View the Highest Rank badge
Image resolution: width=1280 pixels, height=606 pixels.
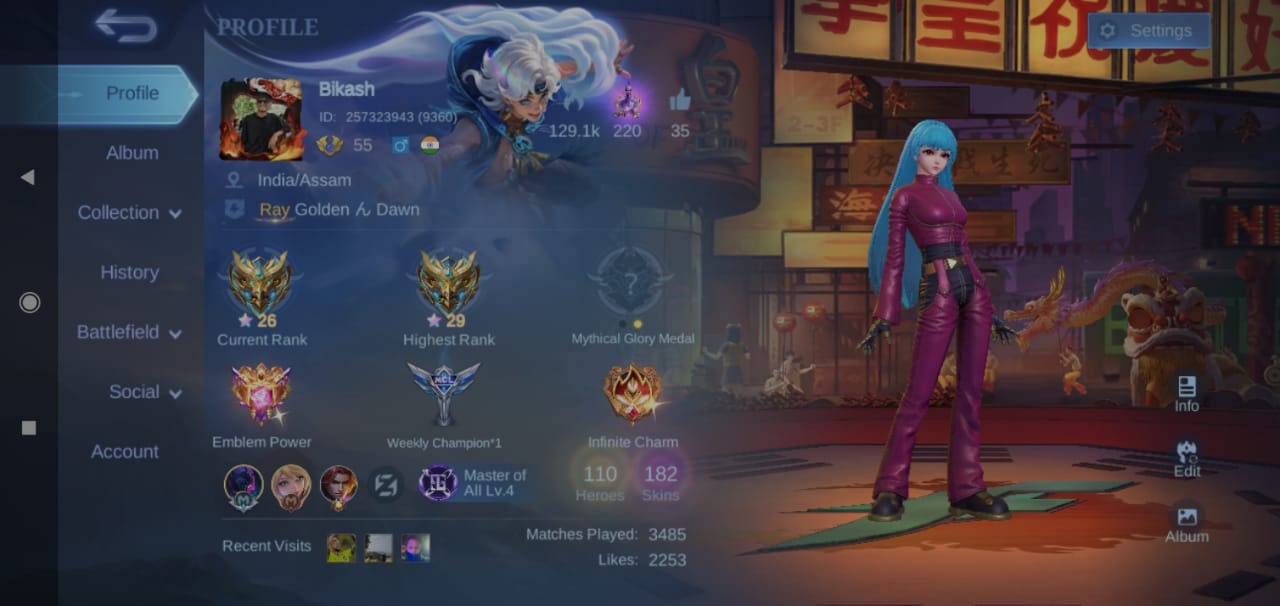pyautogui.click(x=448, y=283)
